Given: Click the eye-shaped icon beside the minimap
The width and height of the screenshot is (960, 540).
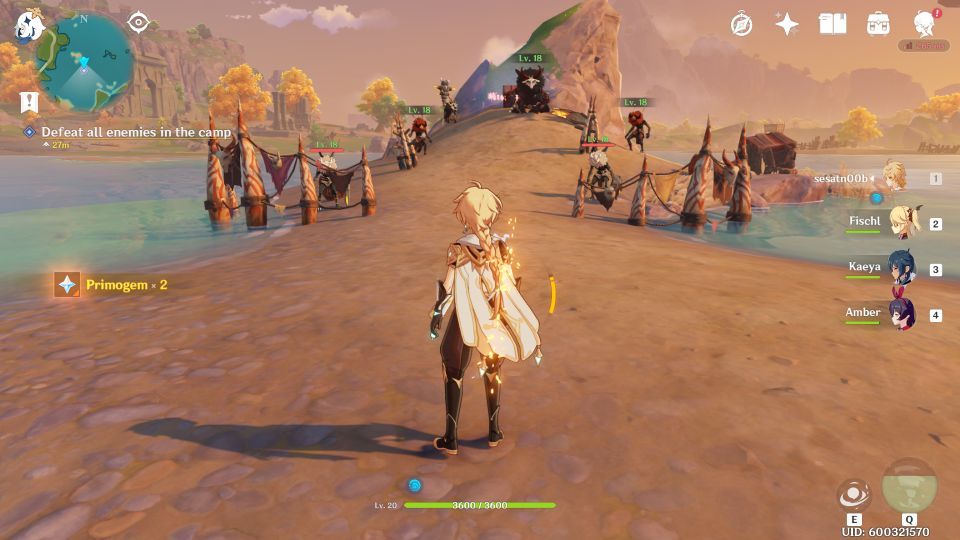Looking at the screenshot, I should tap(138, 23).
